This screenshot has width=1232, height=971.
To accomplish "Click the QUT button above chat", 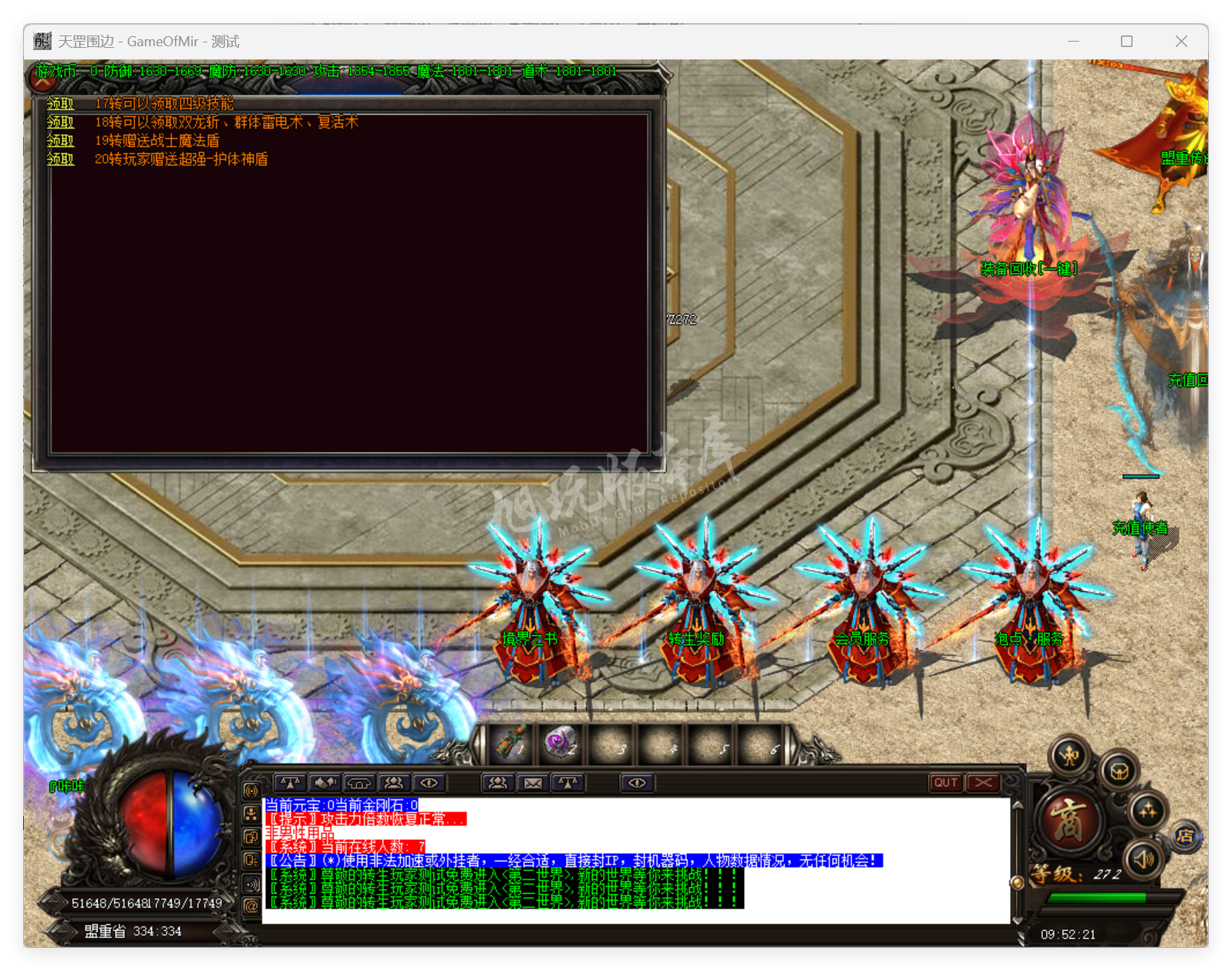I will click(x=946, y=783).
